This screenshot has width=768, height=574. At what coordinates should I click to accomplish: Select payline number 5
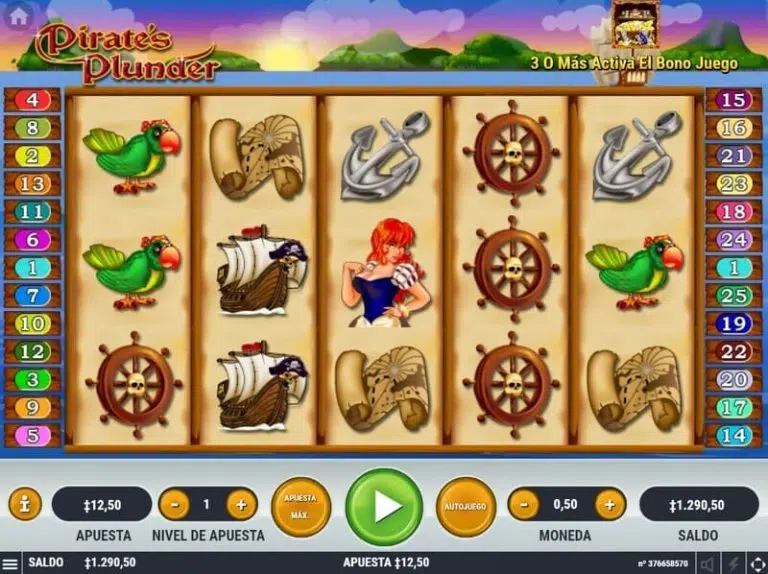click(32, 436)
